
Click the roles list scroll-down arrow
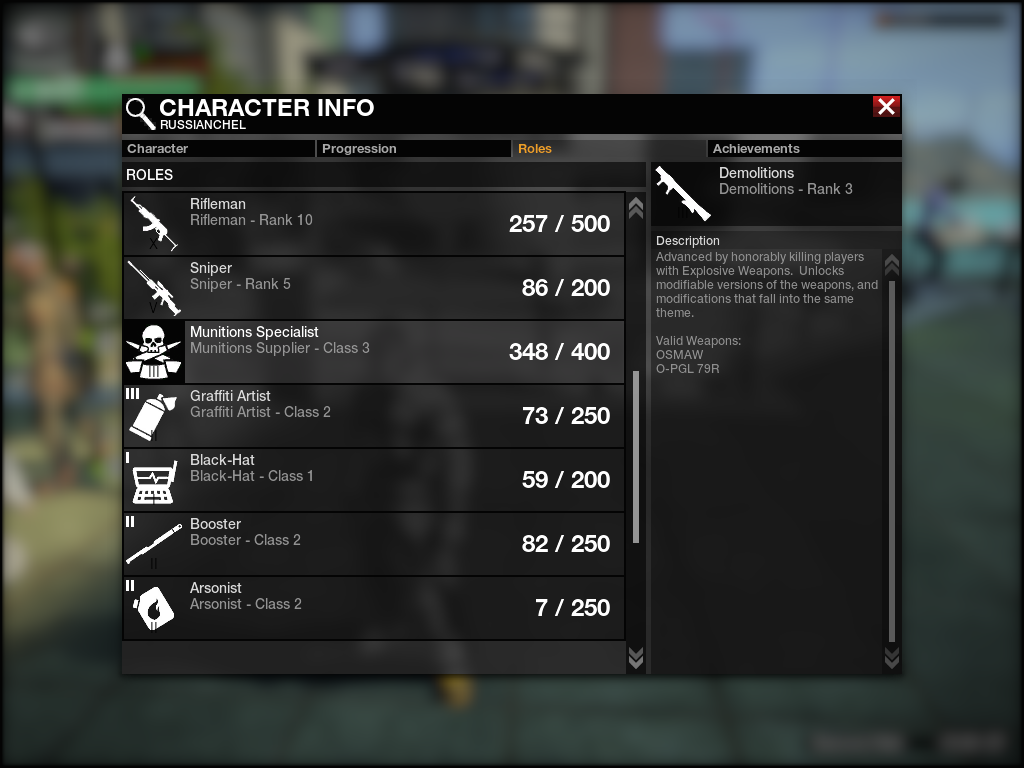point(635,657)
